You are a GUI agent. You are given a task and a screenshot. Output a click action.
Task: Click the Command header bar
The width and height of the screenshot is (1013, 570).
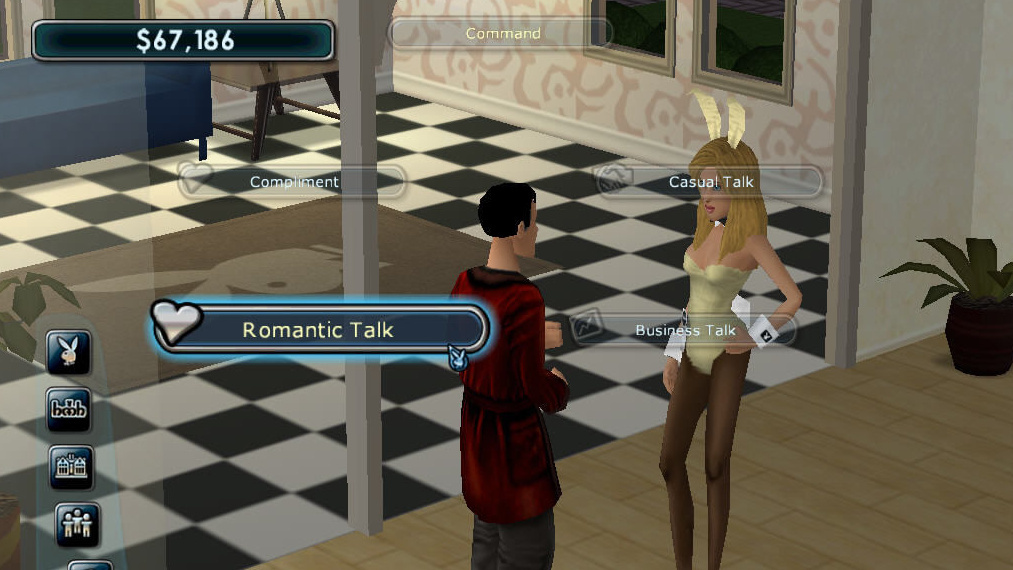[502, 33]
